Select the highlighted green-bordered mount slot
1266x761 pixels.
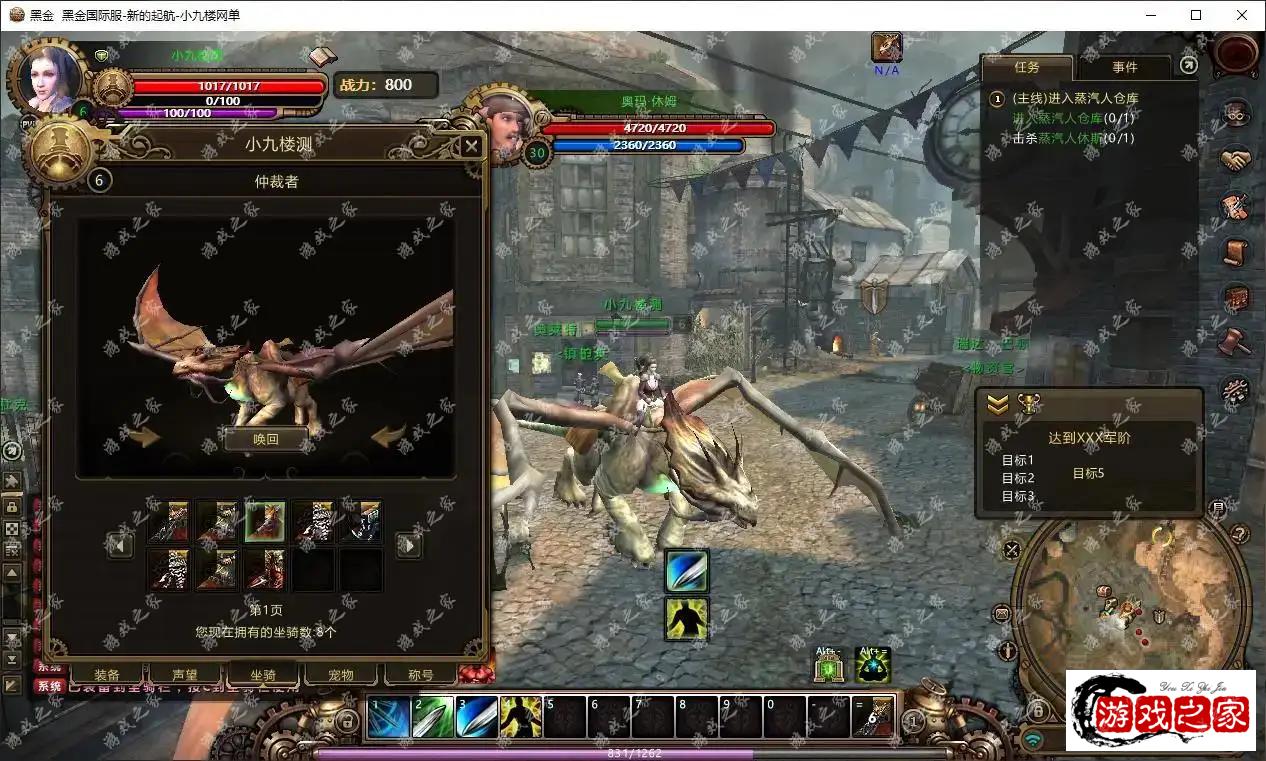[265, 521]
